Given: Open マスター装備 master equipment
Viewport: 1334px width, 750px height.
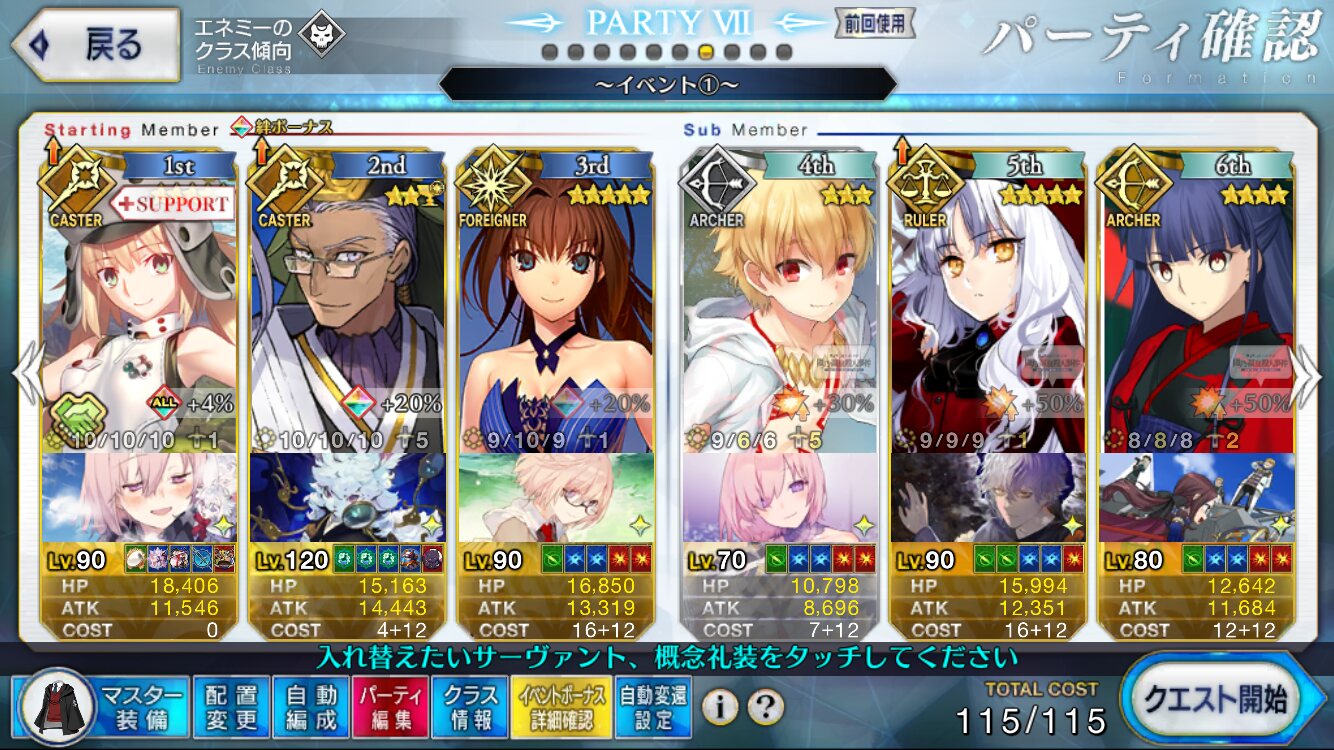Looking at the screenshot, I should pos(105,707).
